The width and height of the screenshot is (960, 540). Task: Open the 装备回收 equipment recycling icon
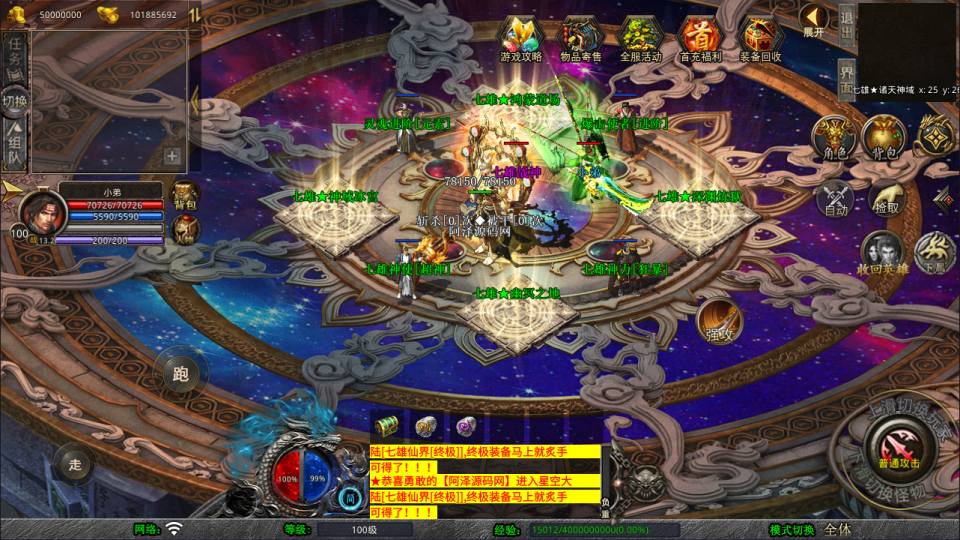[761, 38]
